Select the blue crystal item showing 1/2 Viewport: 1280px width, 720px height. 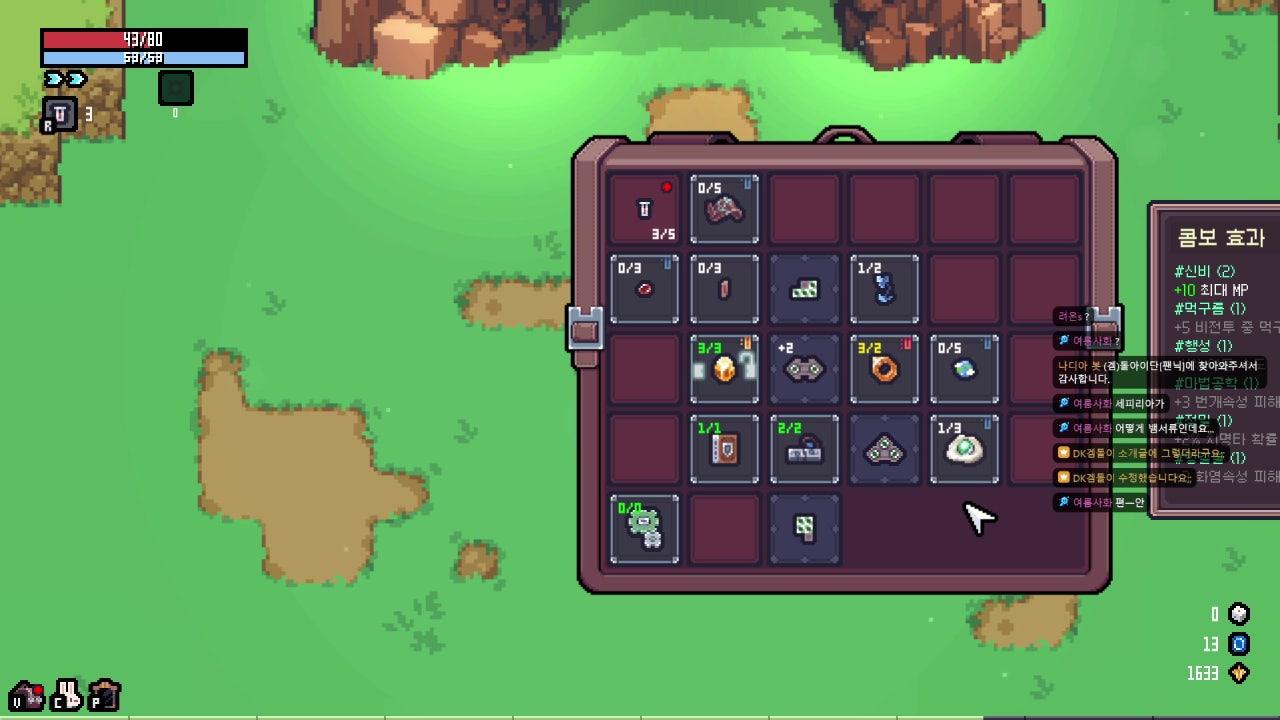(x=884, y=289)
